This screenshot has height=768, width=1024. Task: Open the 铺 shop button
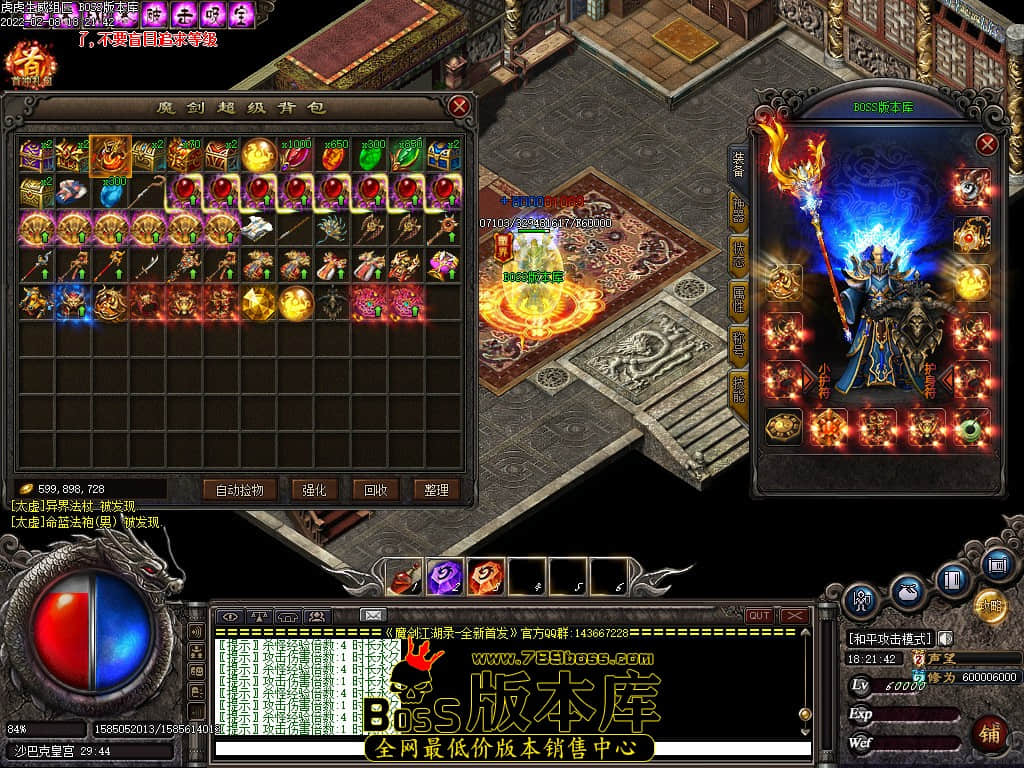point(989,733)
